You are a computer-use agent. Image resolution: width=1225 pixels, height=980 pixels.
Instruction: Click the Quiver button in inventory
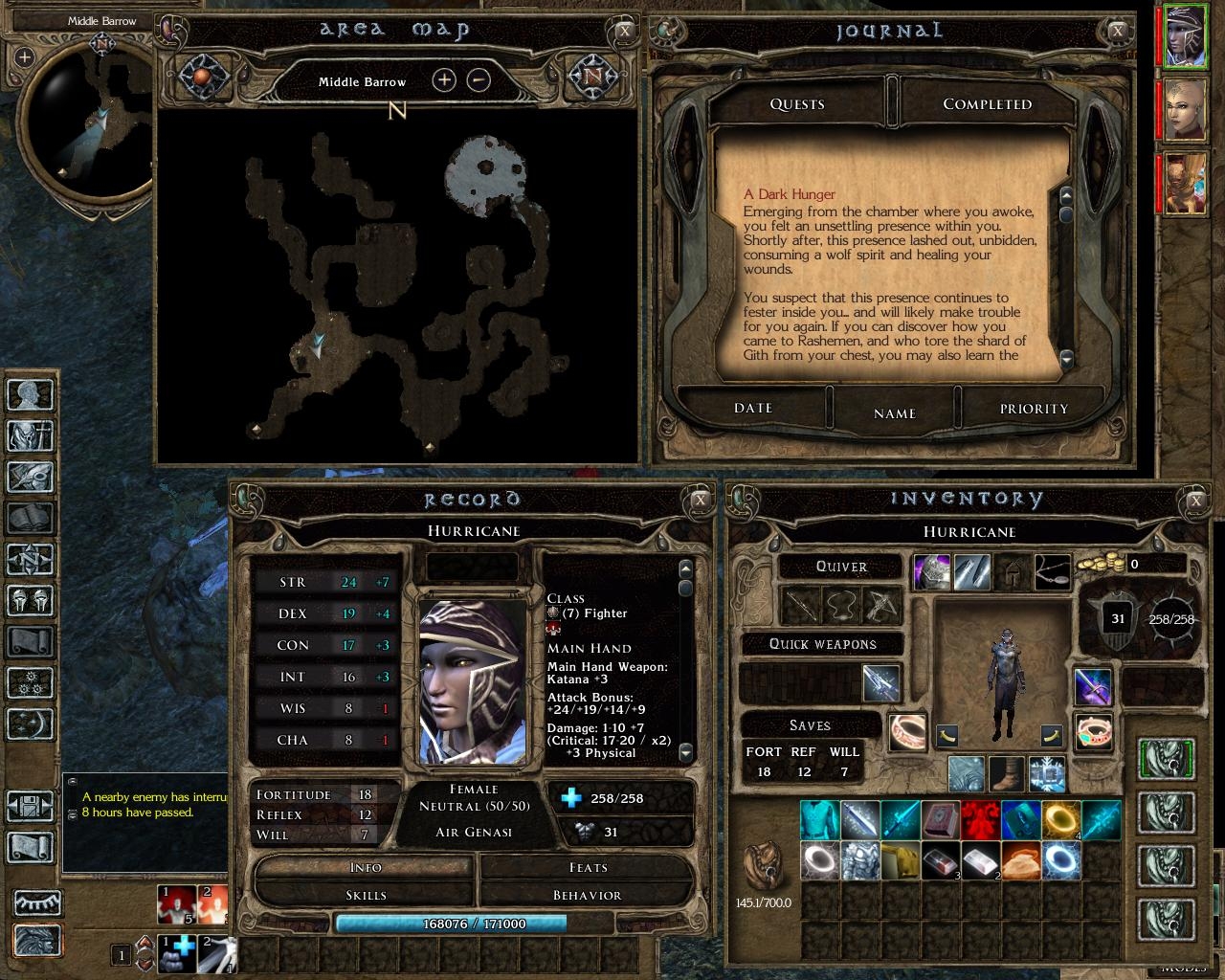pos(841,567)
